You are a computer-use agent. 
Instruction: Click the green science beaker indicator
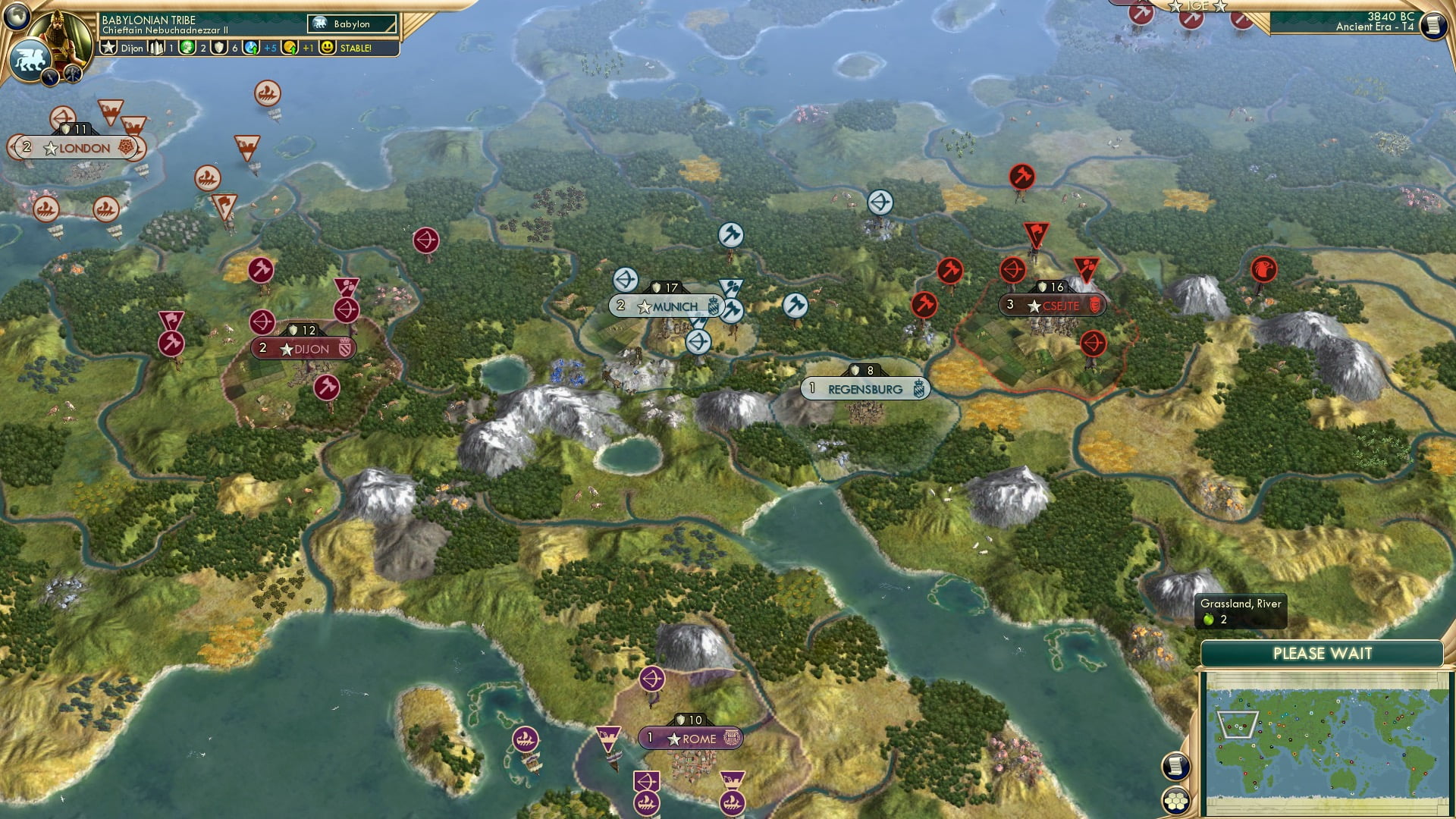(x=189, y=48)
